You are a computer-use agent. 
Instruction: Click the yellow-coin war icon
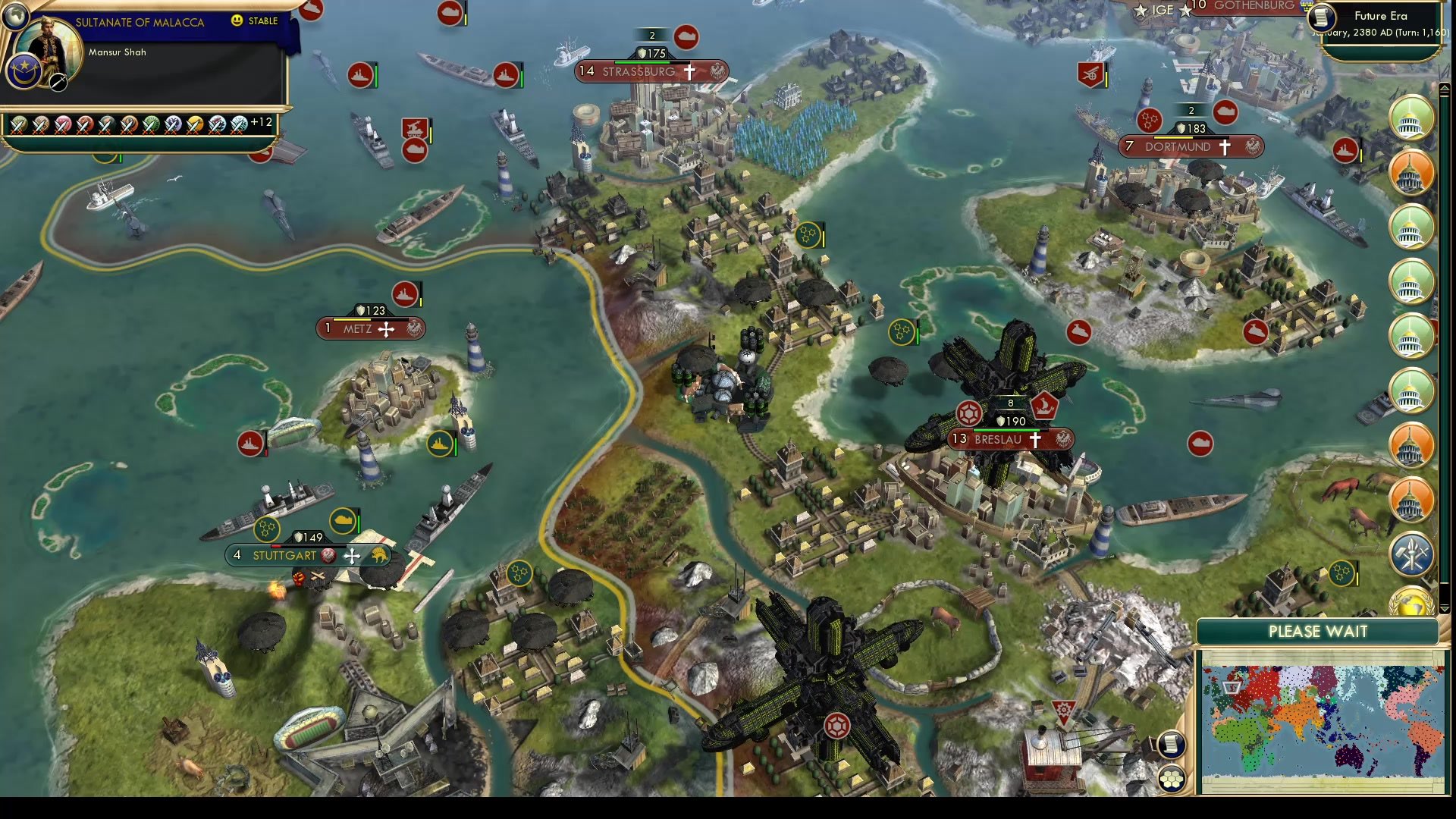pyautogui.click(x=195, y=124)
